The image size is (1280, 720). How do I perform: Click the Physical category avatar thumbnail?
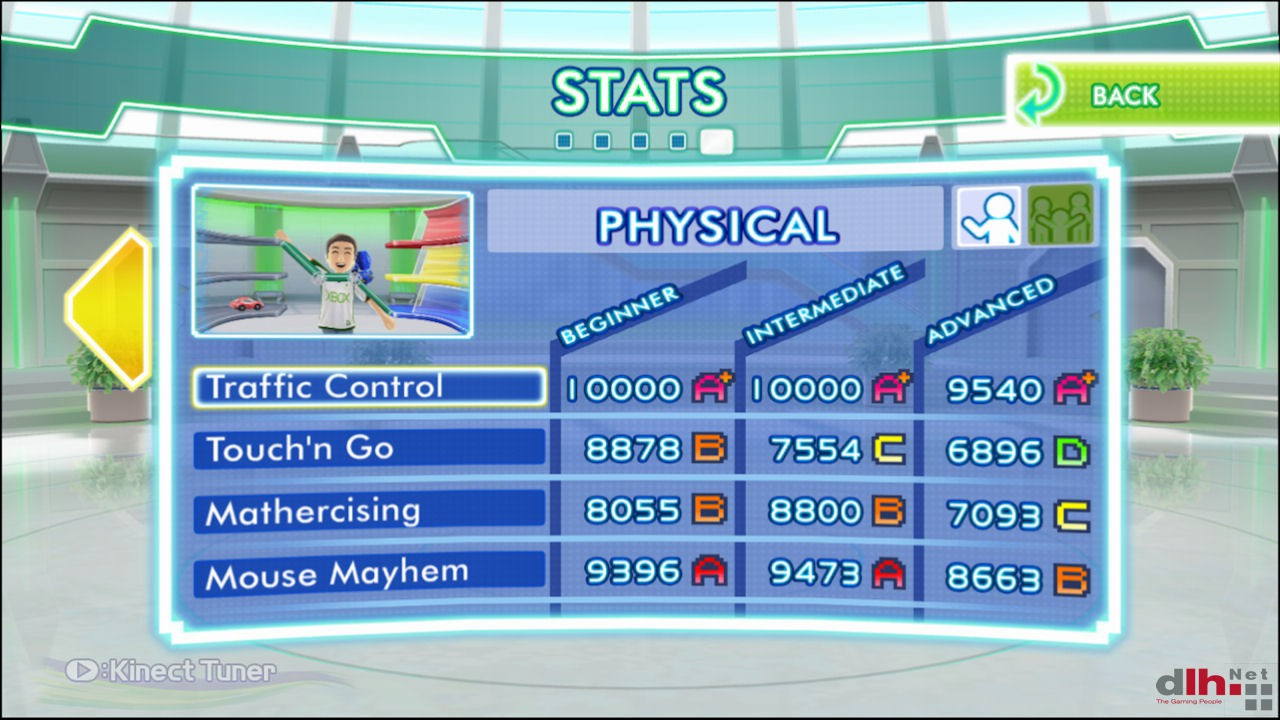pos(332,262)
